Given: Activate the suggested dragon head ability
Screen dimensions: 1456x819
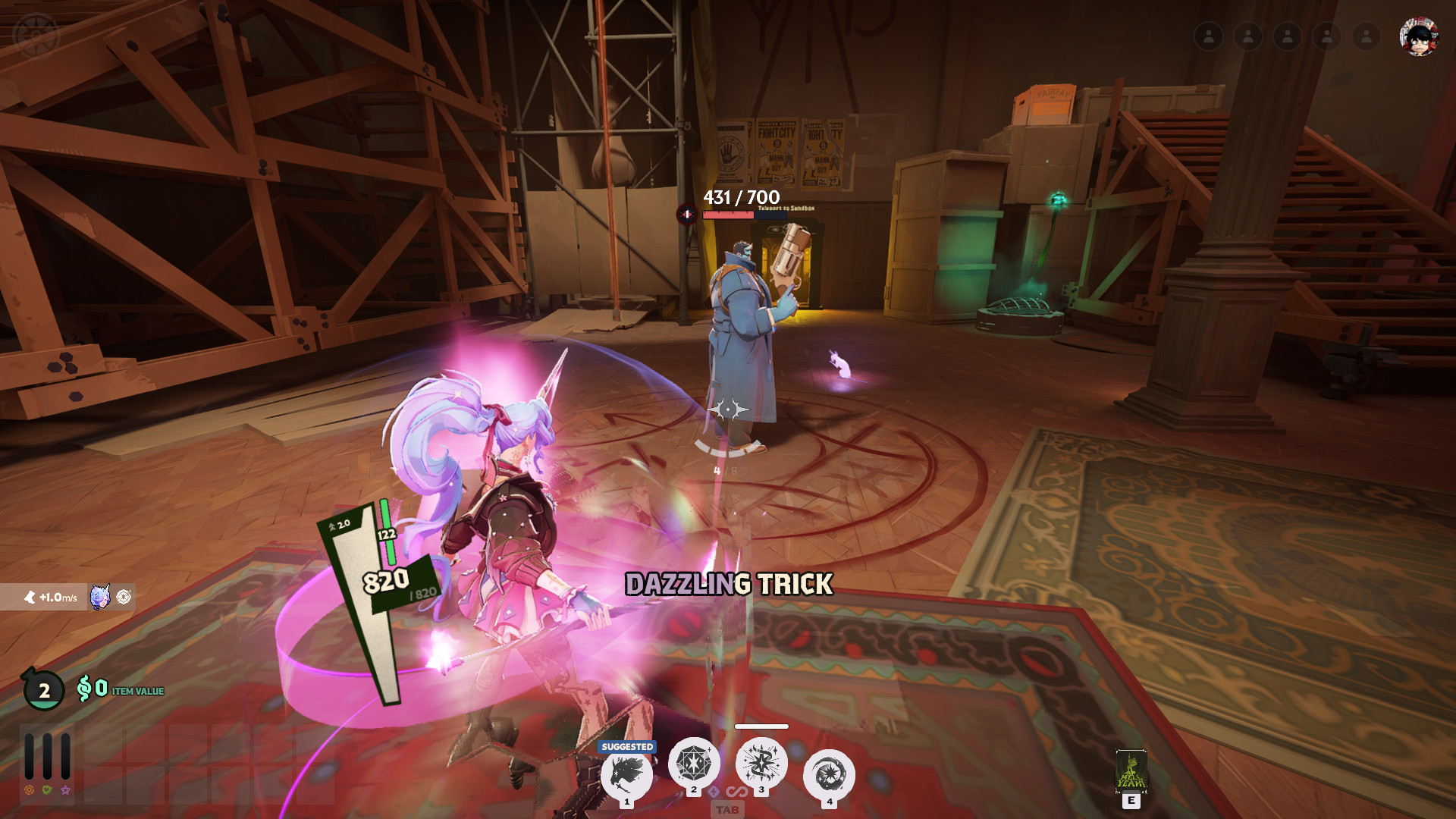Looking at the screenshot, I should tap(626, 774).
